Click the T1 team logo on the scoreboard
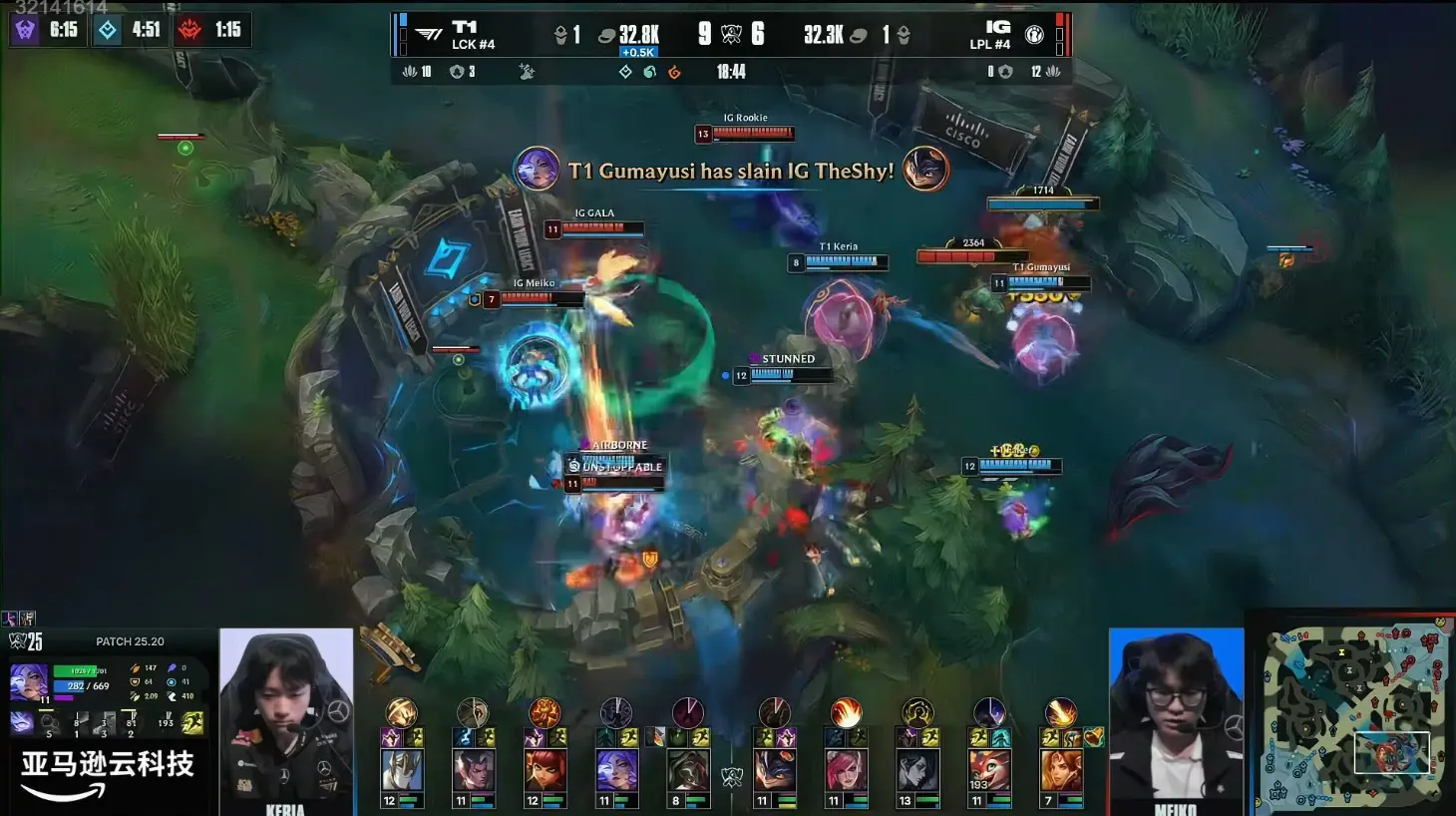1456x816 pixels. coord(429,35)
